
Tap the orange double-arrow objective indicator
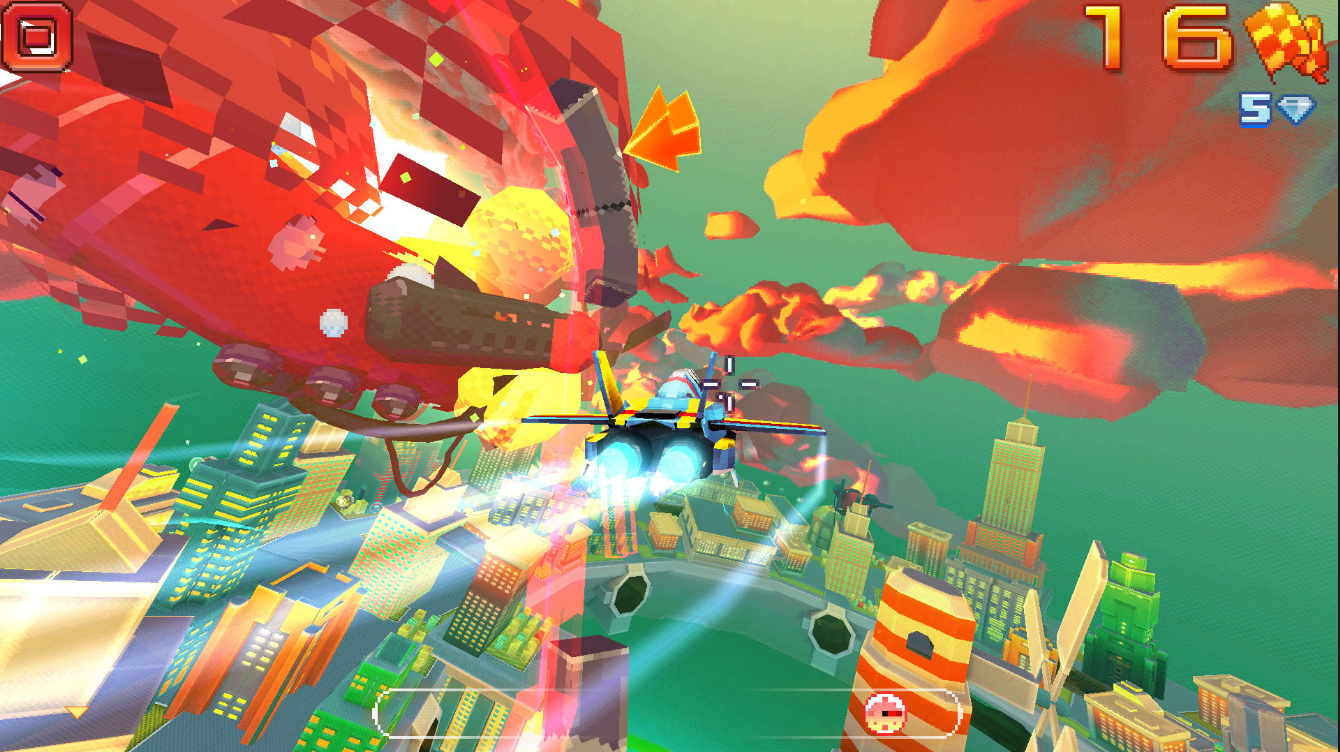[x=665, y=130]
